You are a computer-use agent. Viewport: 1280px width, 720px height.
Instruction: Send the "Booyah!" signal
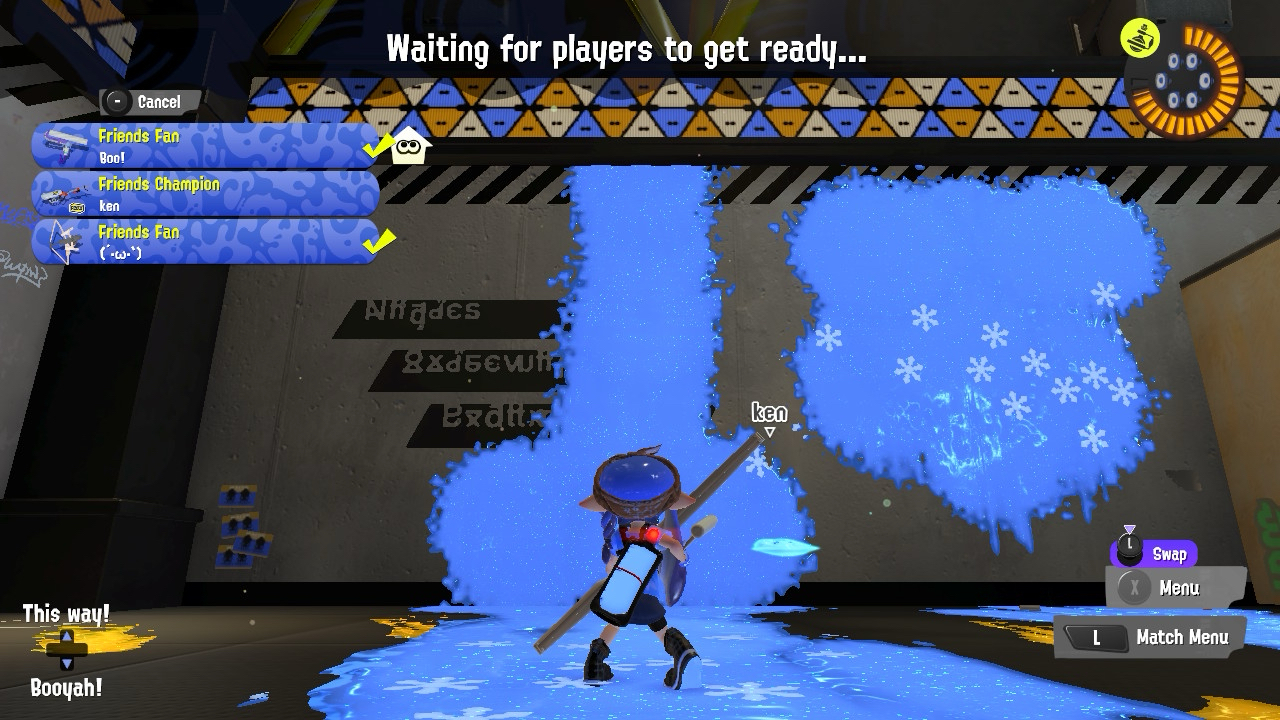[x=66, y=687]
